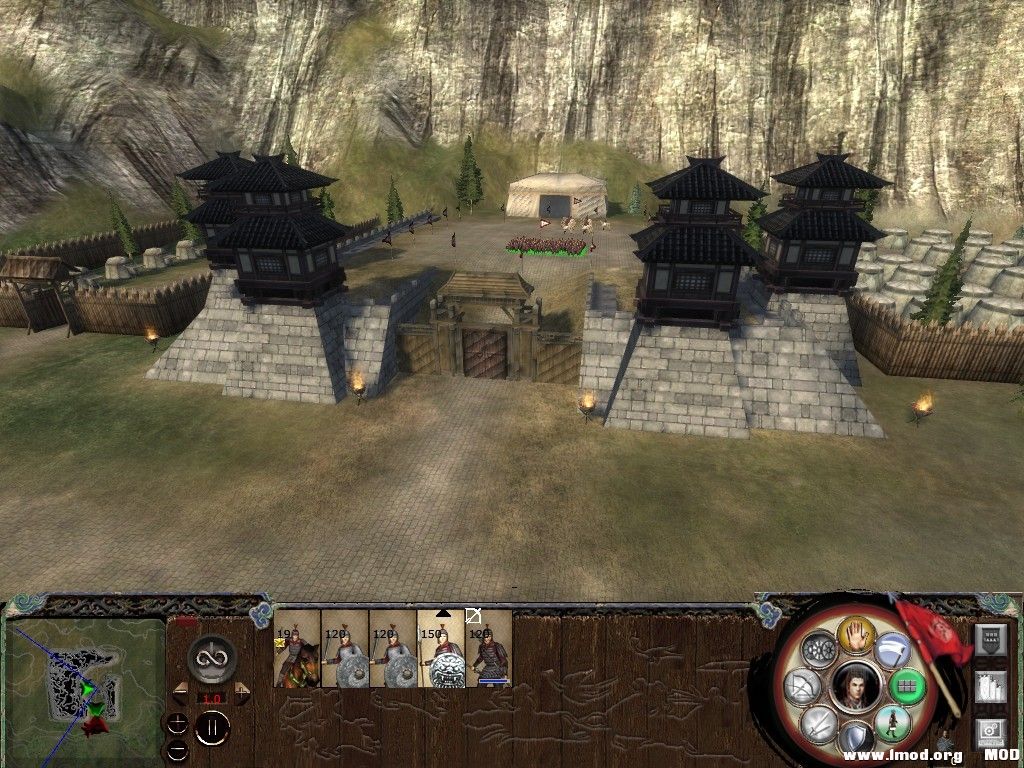The height and width of the screenshot is (768, 1024).
Task: Zoom in the minimap with plus button
Action: [177, 723]
